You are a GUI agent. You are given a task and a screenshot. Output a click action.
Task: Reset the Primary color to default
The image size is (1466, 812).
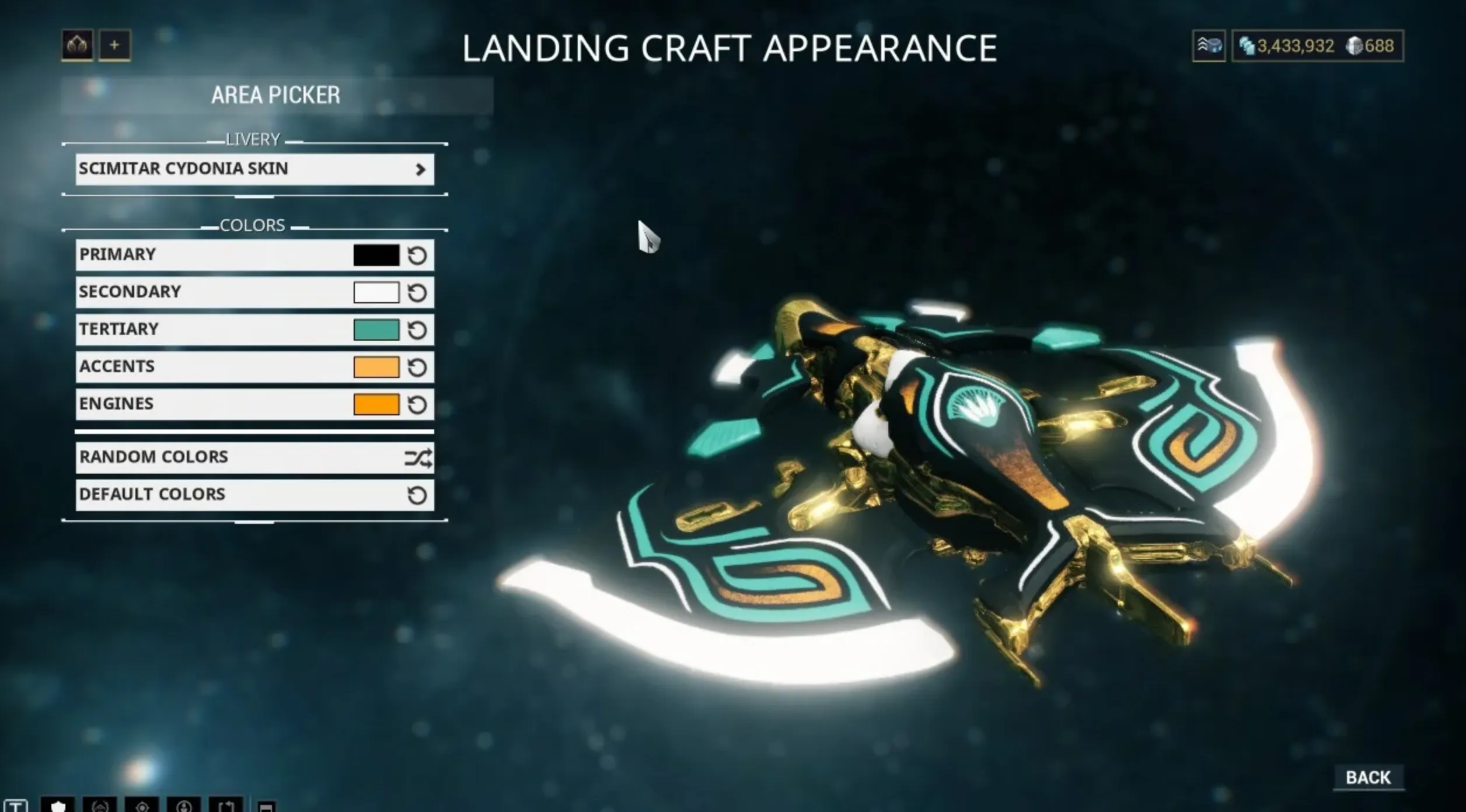[417, 256]
